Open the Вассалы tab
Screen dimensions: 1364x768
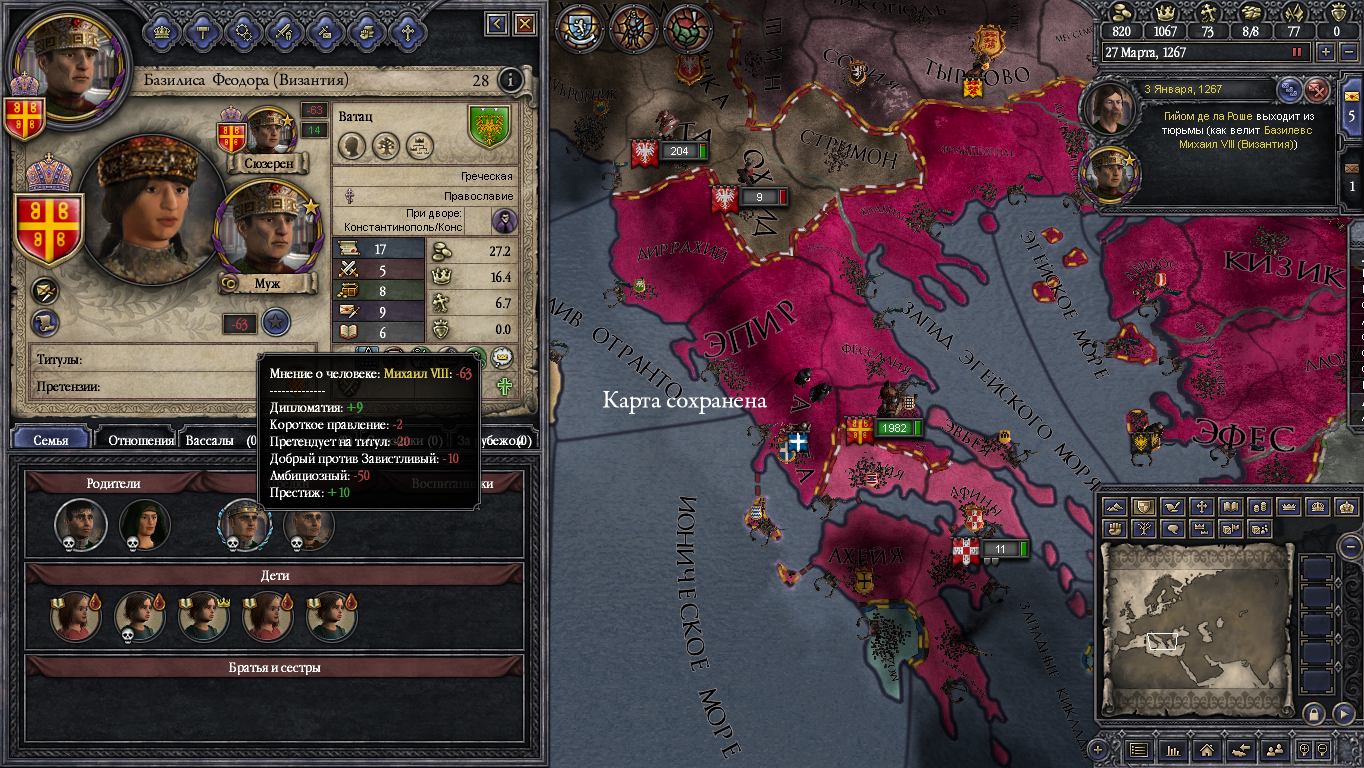tap(212, 440)
